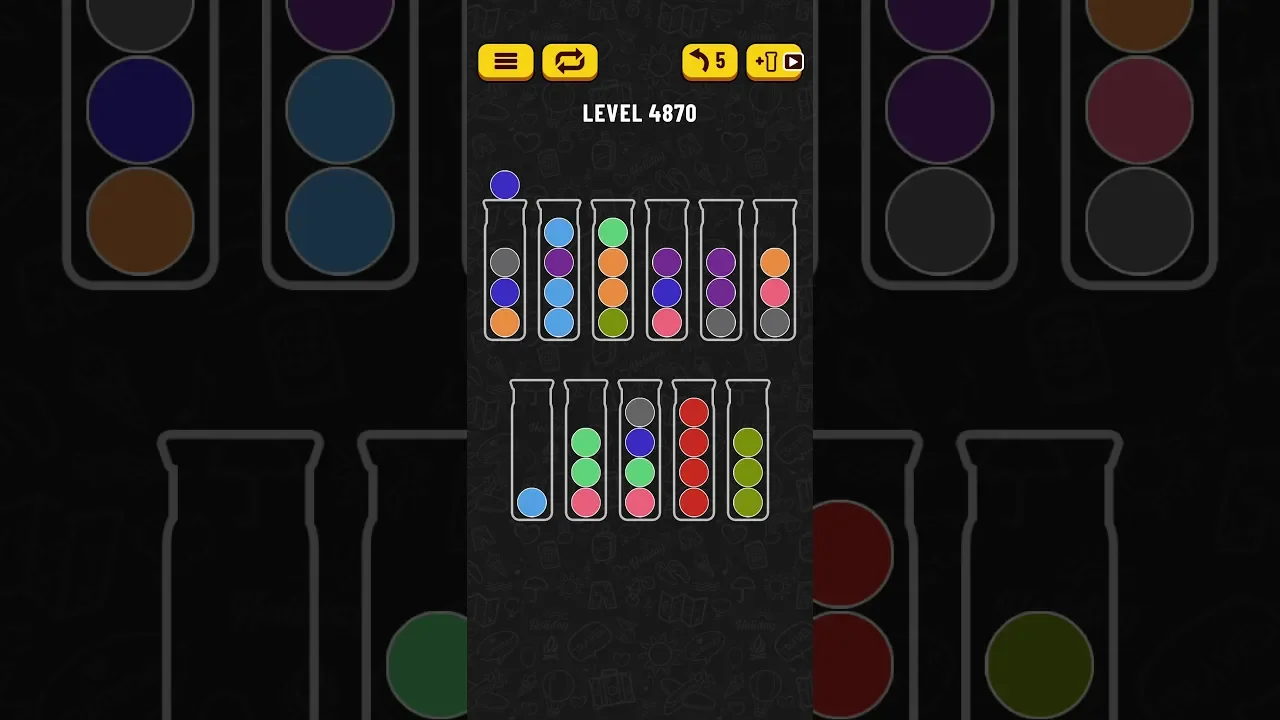Open the hamburger menu button
Image resolution: width=1280 pixels, height=720 pixels.
(x=505, y=62)
